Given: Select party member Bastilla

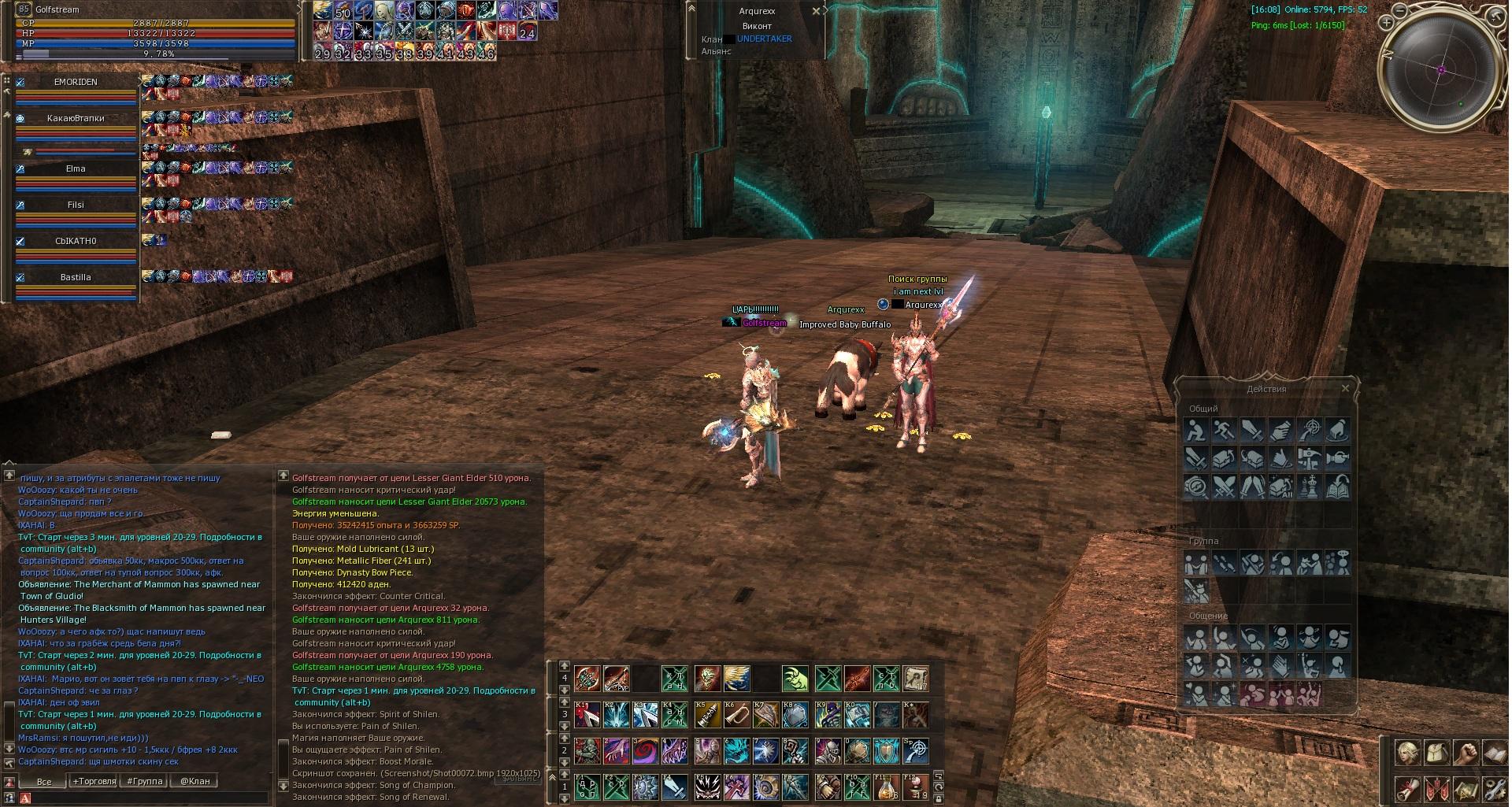Looking at the screenshot, I should [x=76, y=277].
